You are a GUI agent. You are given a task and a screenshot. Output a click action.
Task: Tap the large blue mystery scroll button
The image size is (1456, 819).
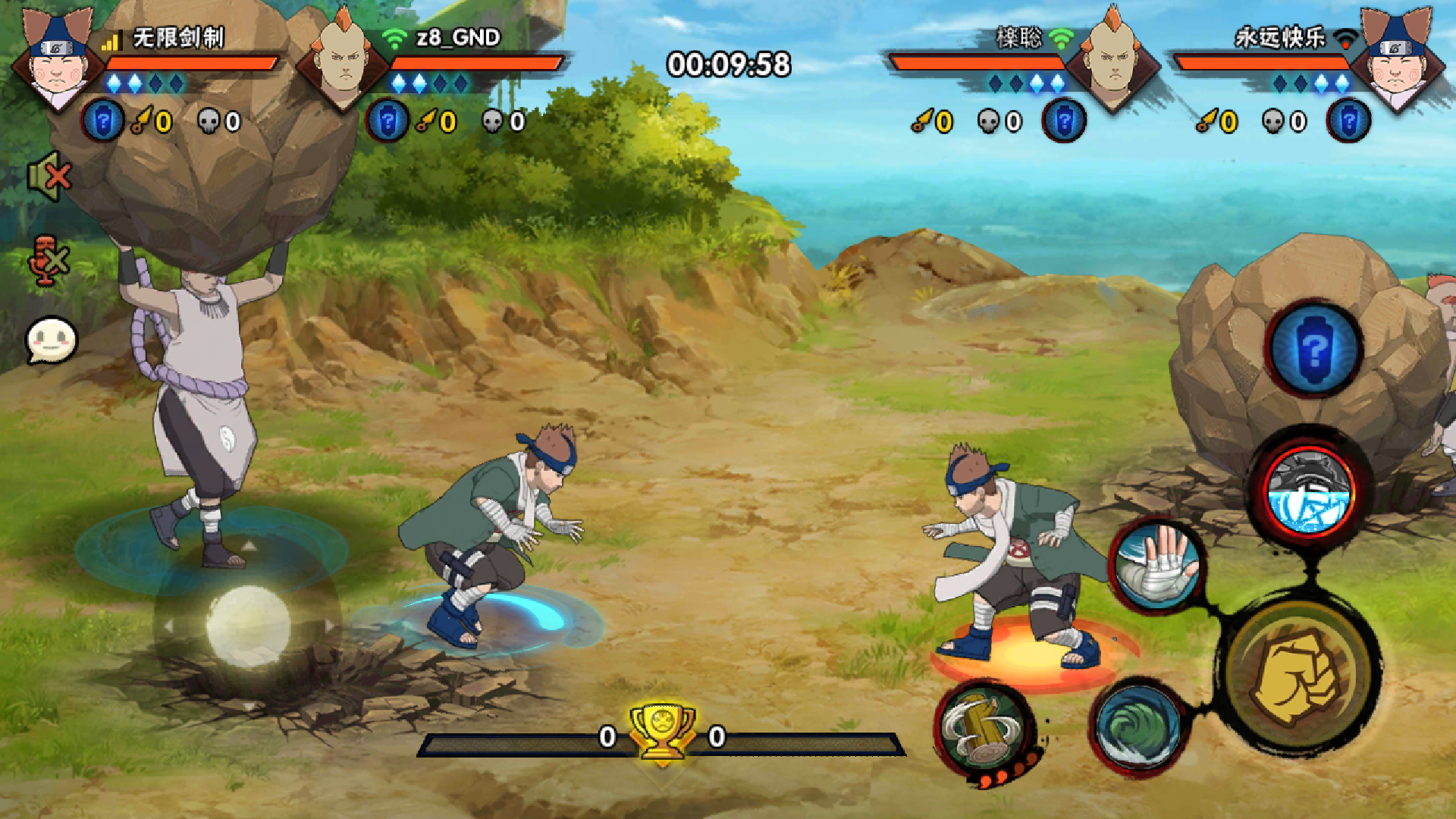pyautogui.click(x=1314, y=349)
